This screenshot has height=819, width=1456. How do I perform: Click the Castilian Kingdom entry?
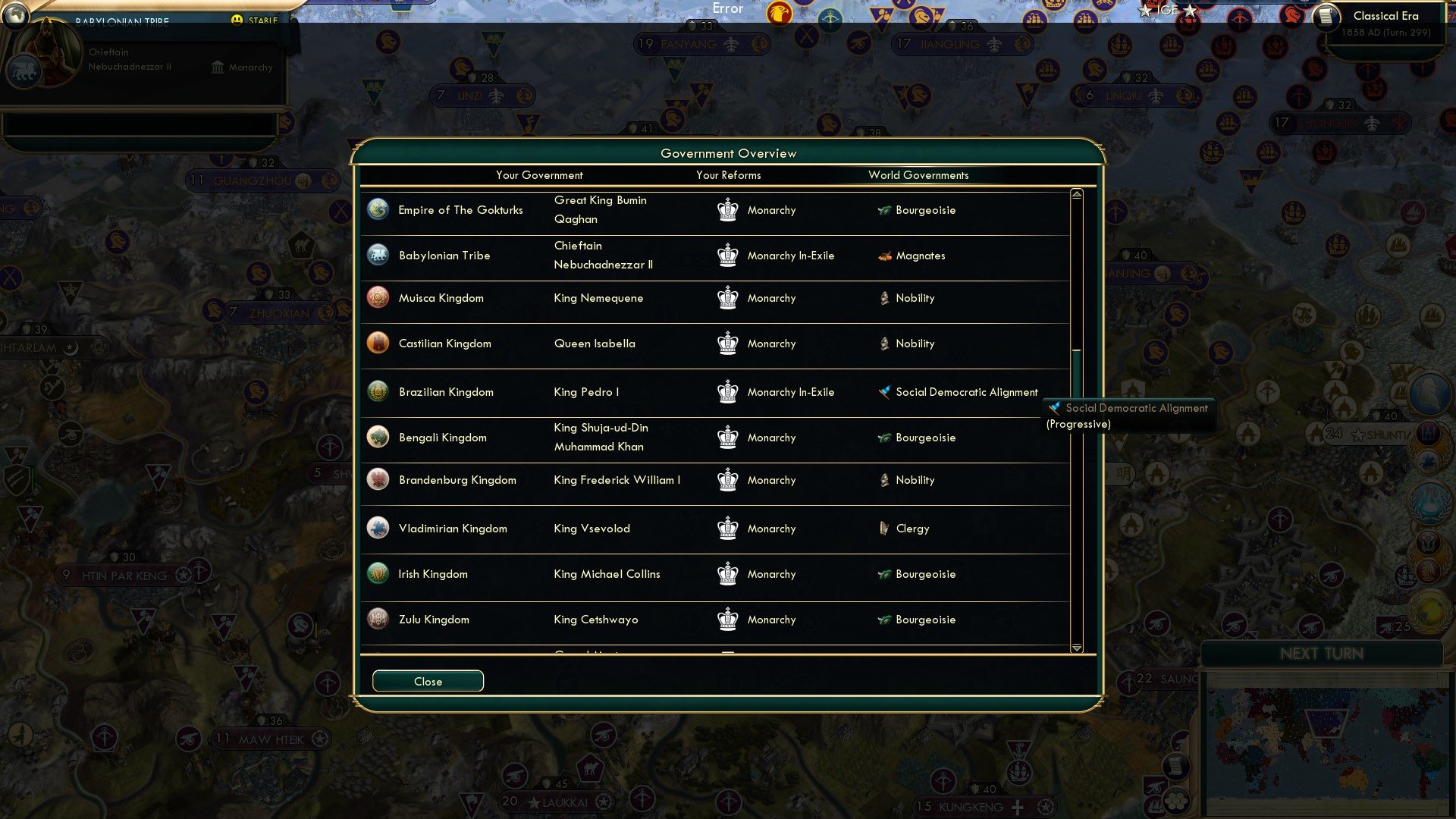tap(444, 344)
